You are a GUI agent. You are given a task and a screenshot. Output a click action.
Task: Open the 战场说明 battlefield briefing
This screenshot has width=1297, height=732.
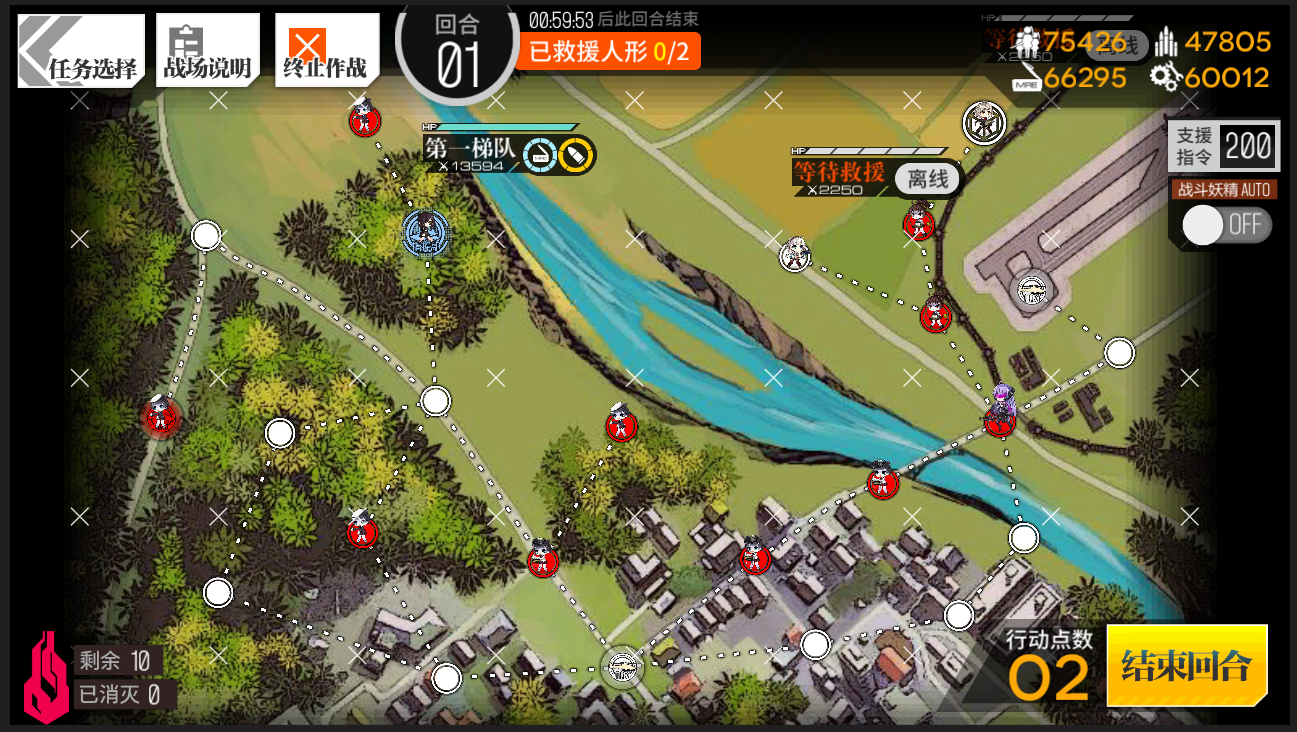click(x=207, y=51)
